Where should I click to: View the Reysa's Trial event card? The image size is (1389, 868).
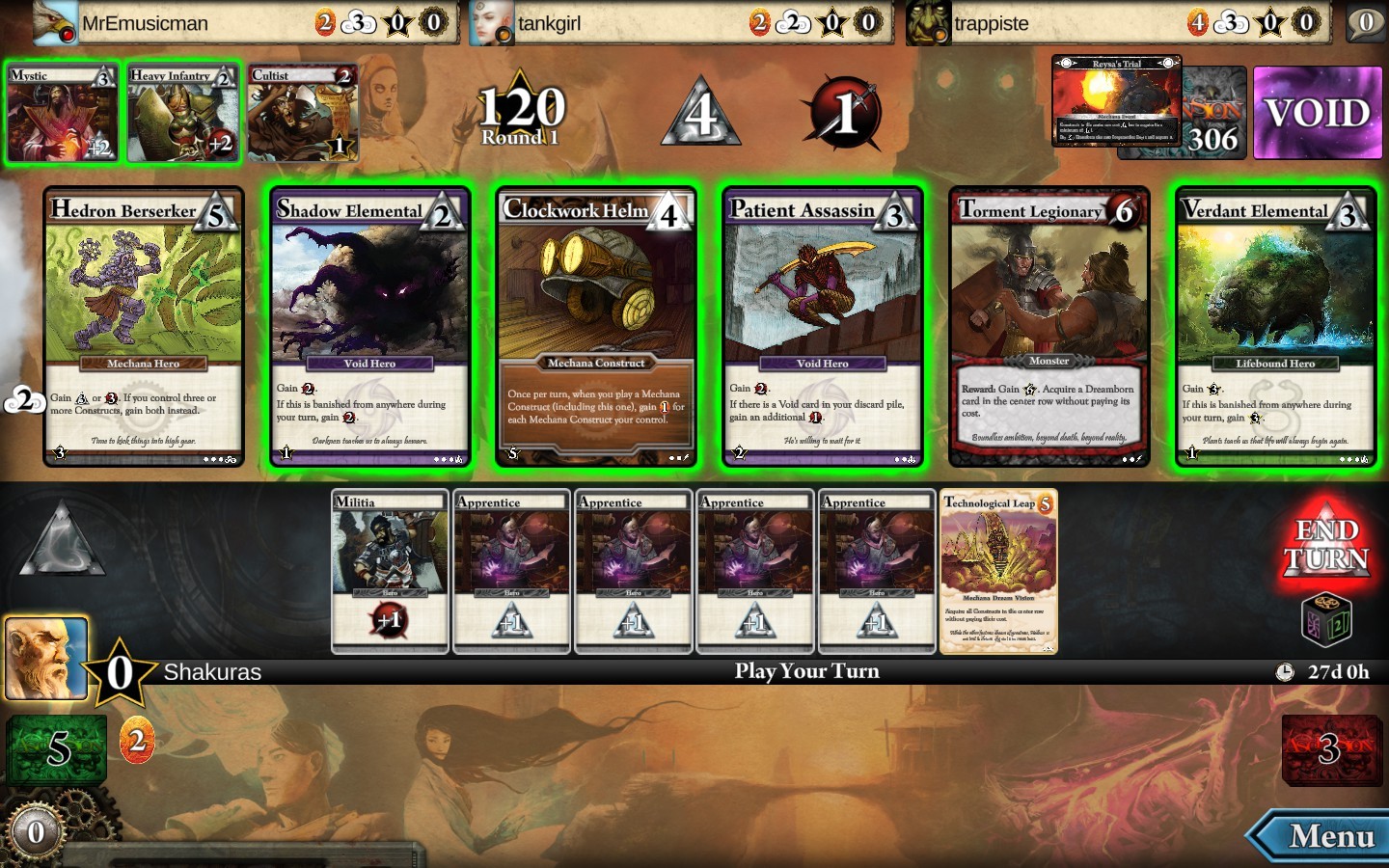[1115, 100]
